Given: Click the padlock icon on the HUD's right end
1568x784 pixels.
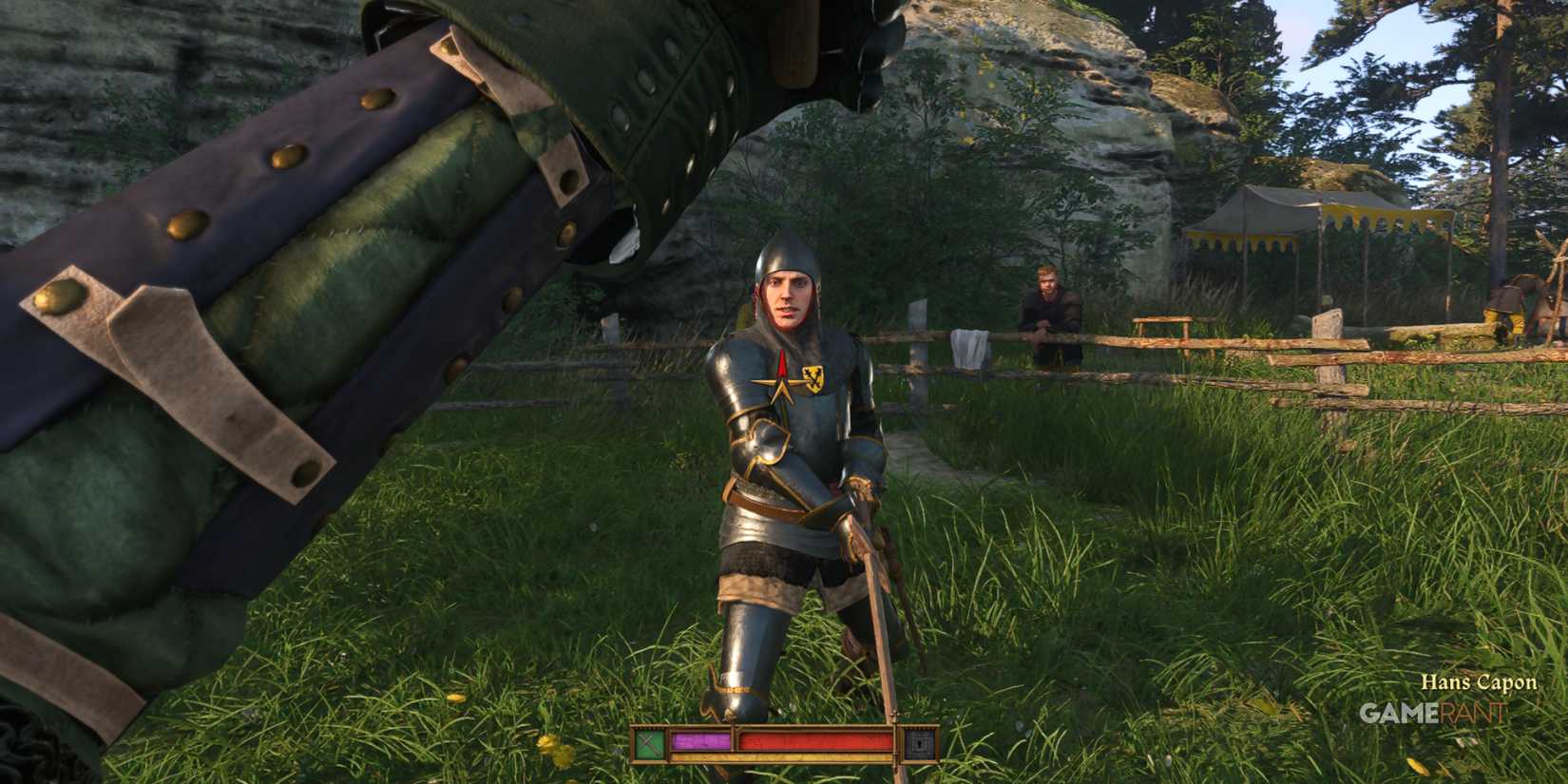Looking at the screenshot, I should click(x=919, y=742).
